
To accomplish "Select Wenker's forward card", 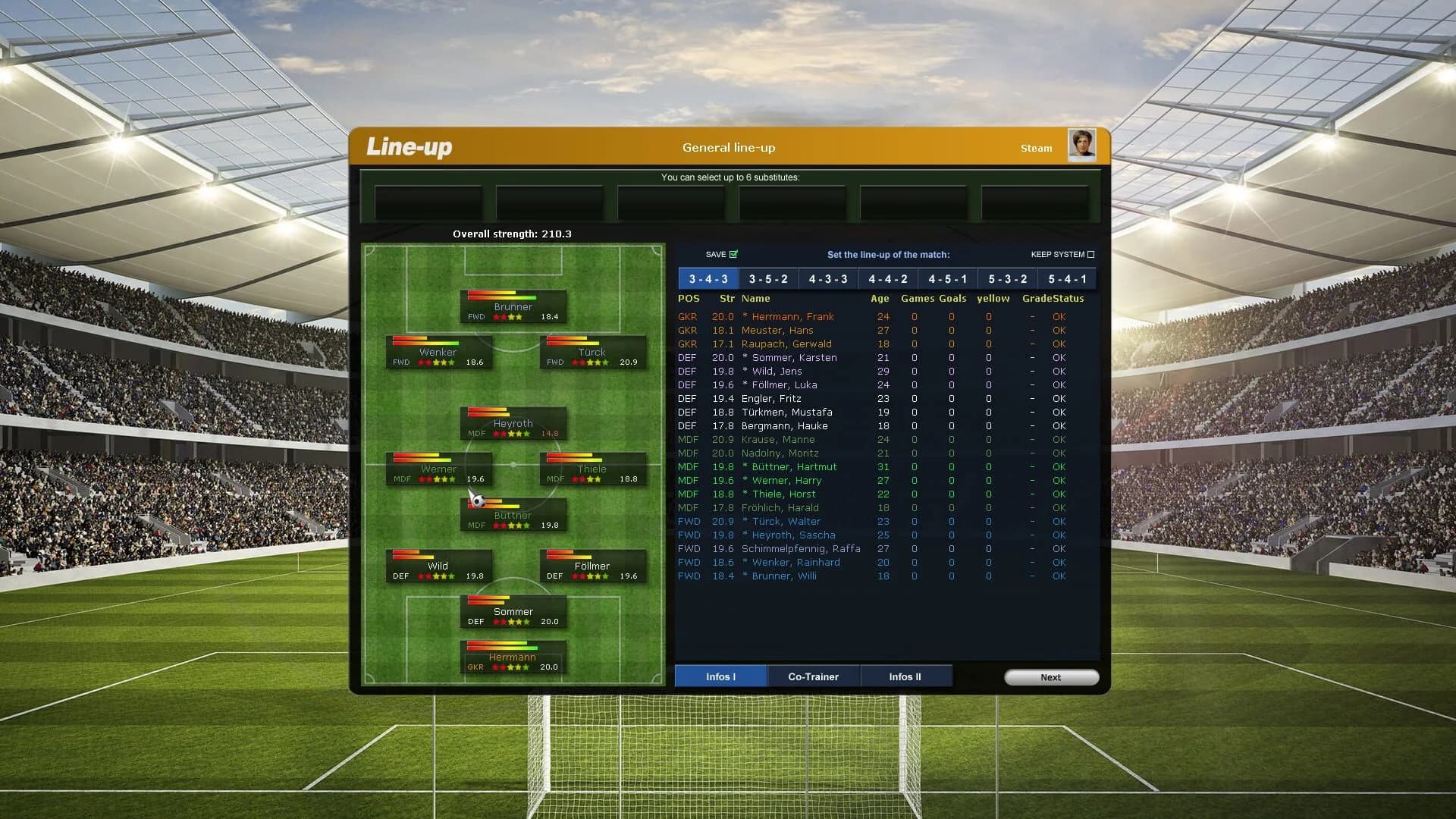I will tap(439, 353).
